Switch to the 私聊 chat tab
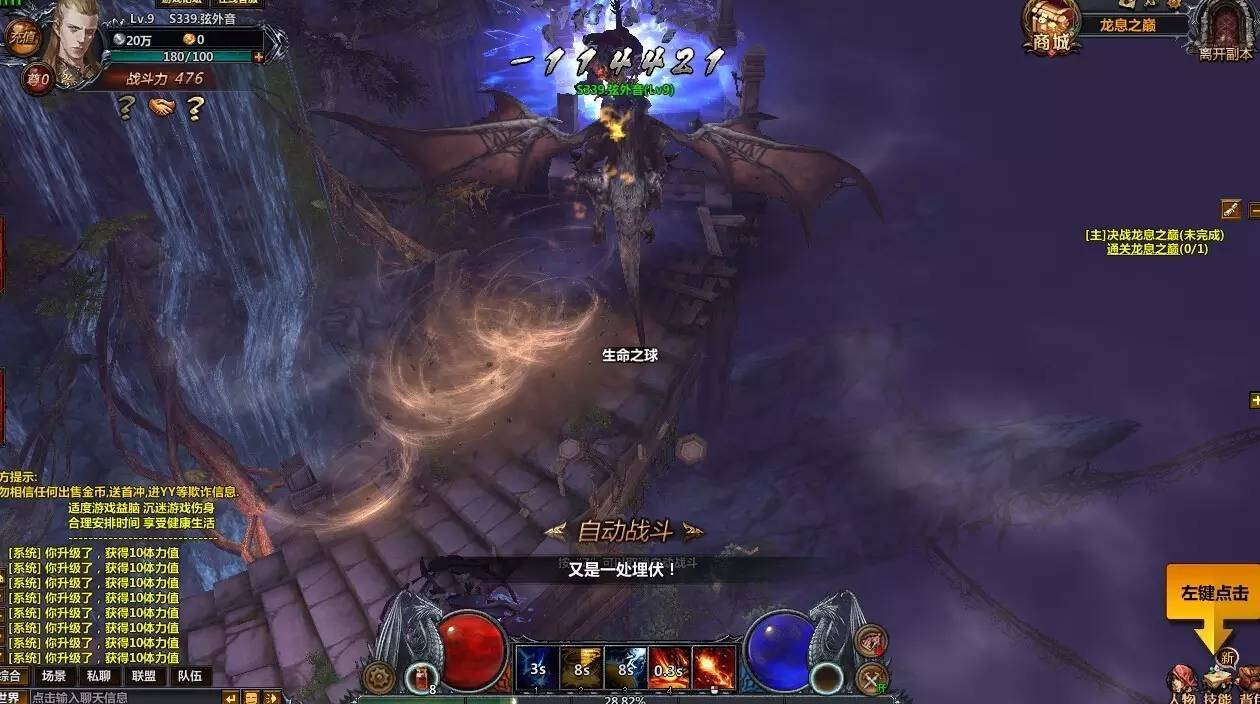The height and width of the screenshot is (704, 1260). [x=98, y=676]
